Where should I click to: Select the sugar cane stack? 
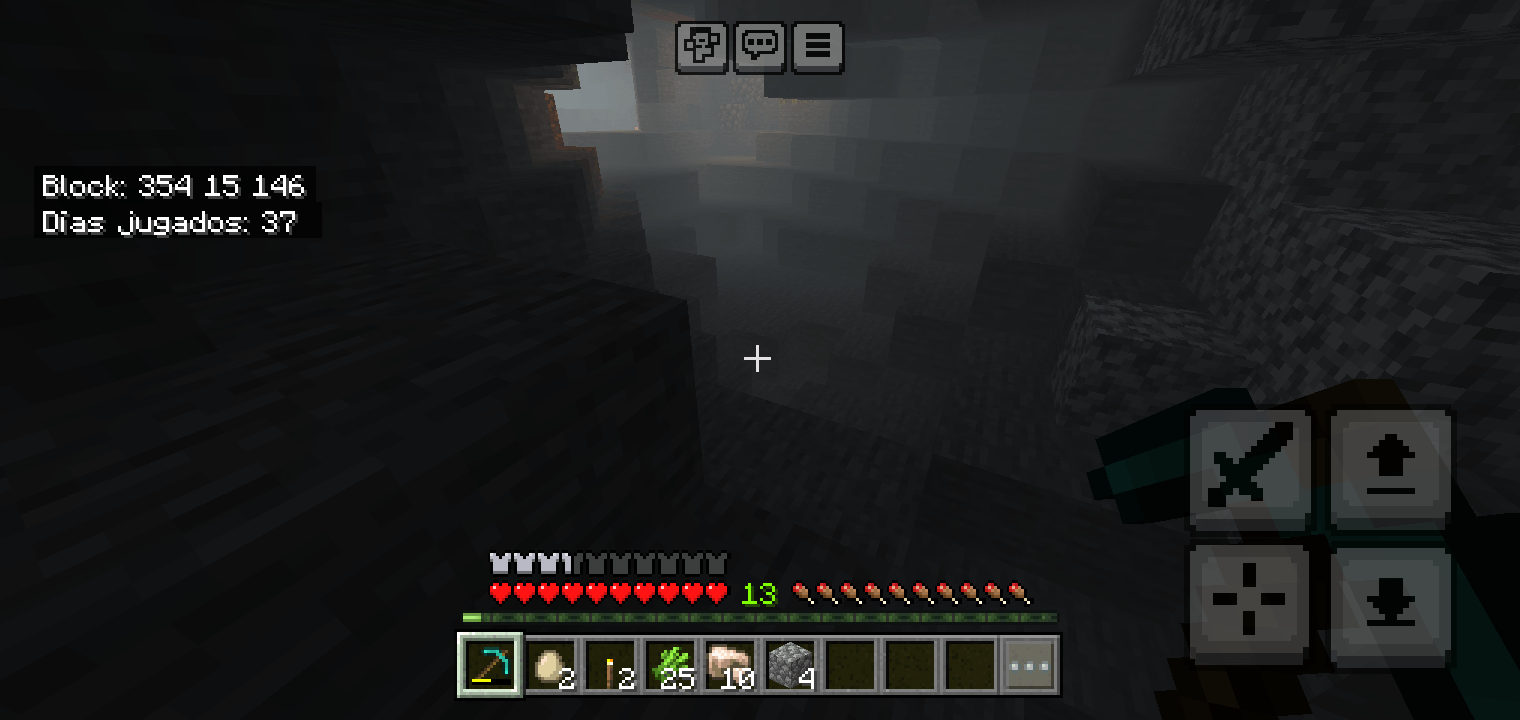[x=670, y=663]
